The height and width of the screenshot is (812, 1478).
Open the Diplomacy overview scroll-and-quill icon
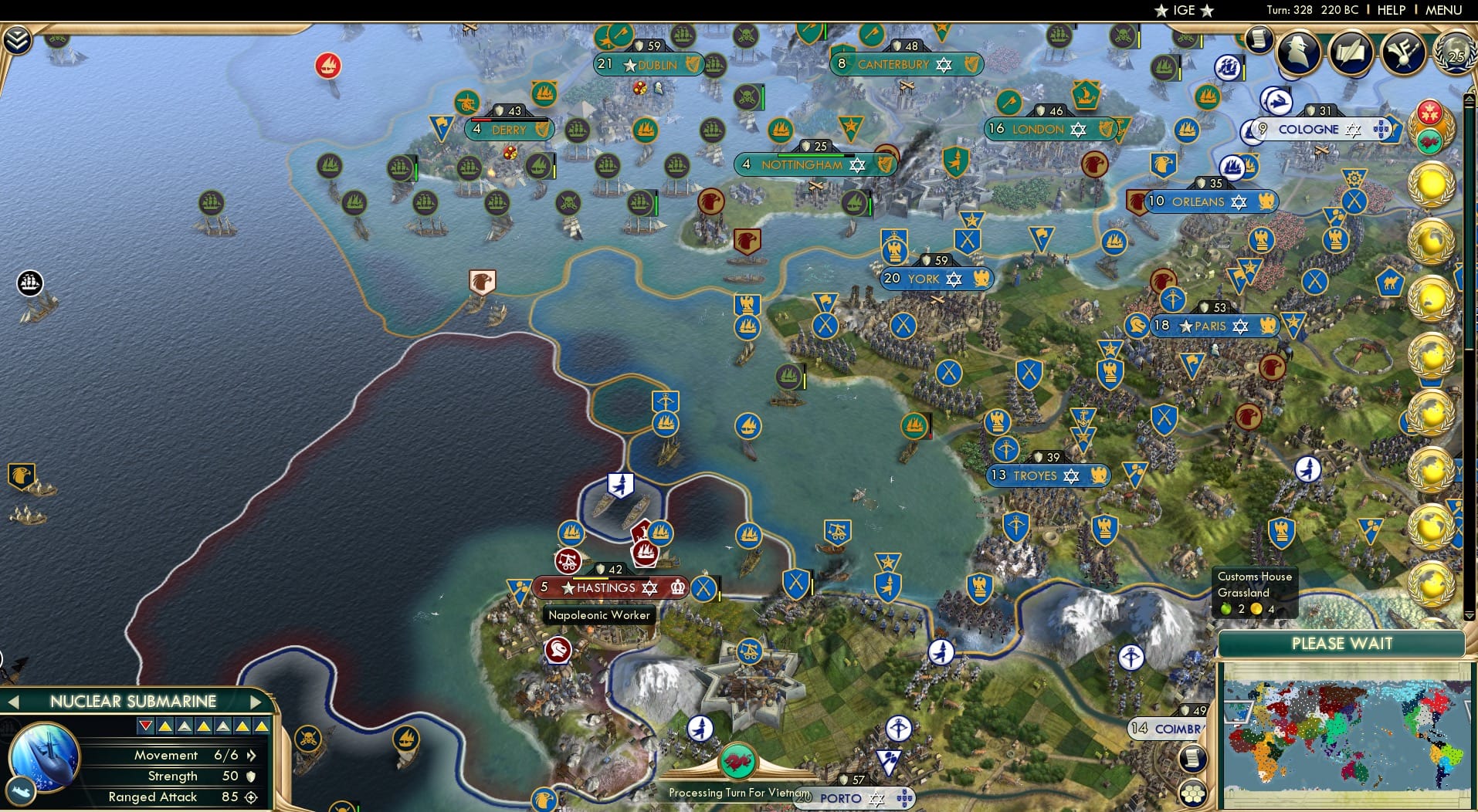tap(1352, 49)
